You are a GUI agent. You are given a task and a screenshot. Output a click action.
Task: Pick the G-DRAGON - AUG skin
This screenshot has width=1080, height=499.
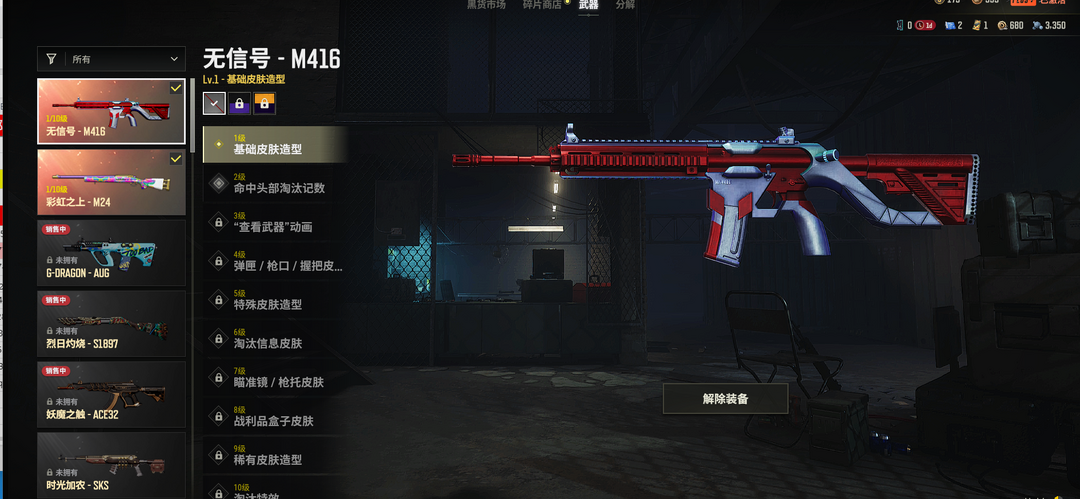111,253
